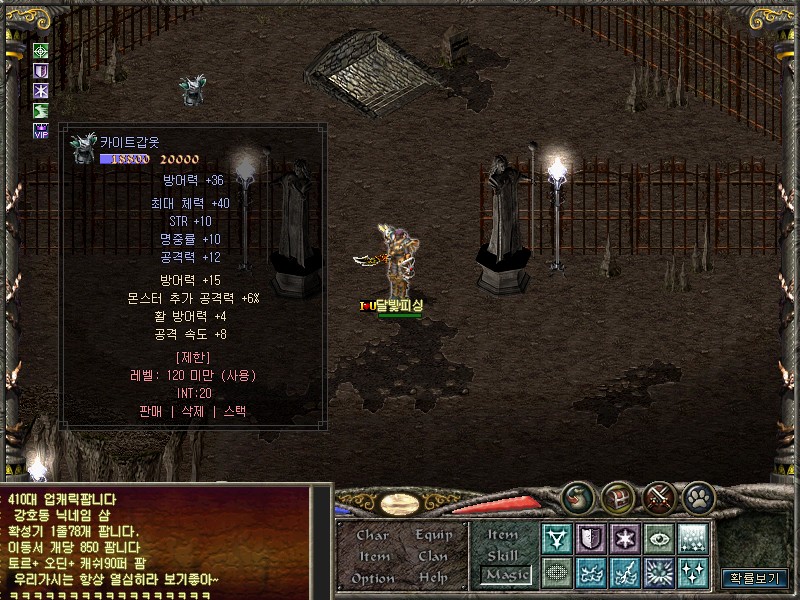Use the triangle rune magic spell
The height and width of the screenshot is (600, 800).
pos(557,539)
